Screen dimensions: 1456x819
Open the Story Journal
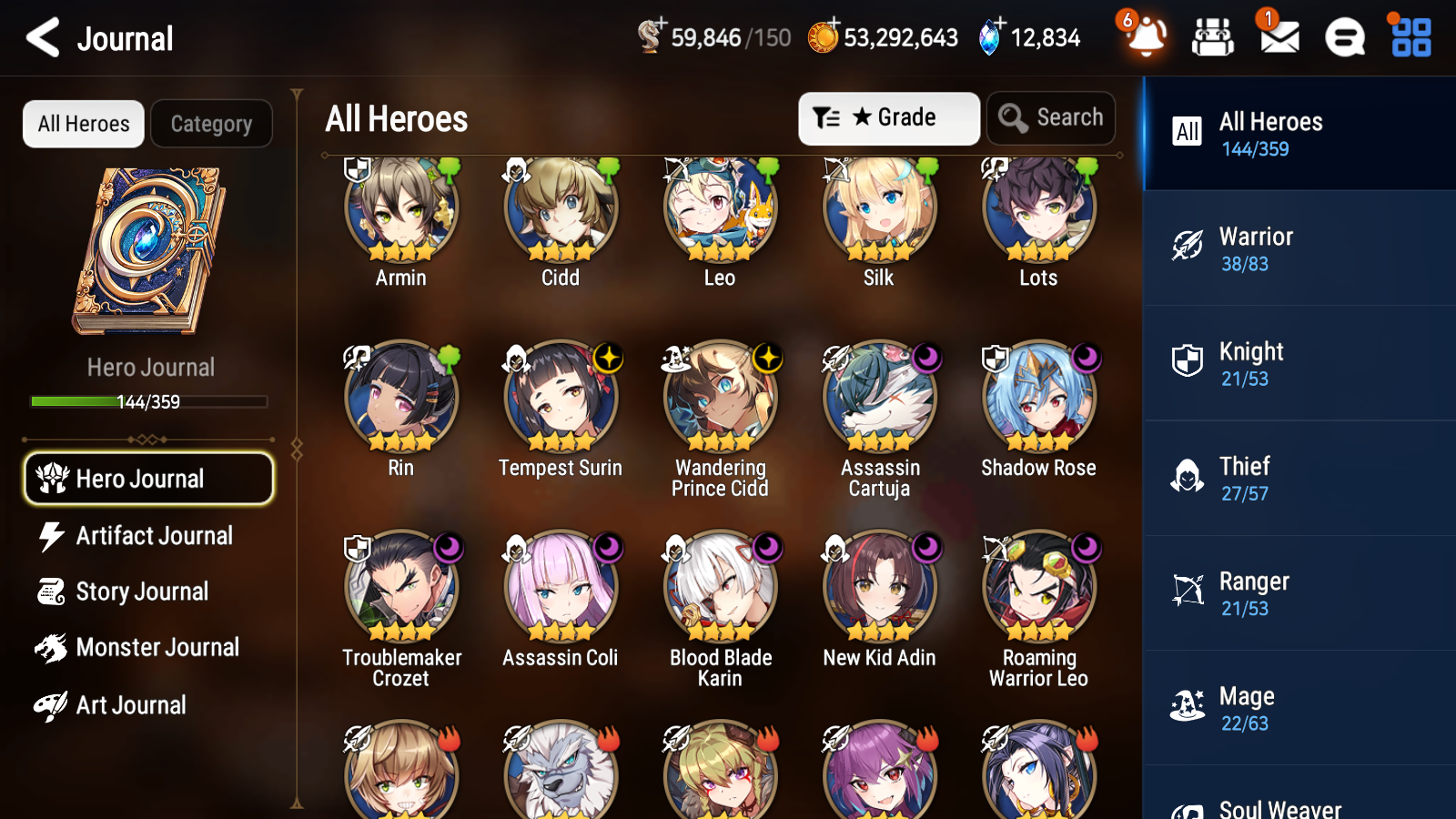click(x=148, y=591)
